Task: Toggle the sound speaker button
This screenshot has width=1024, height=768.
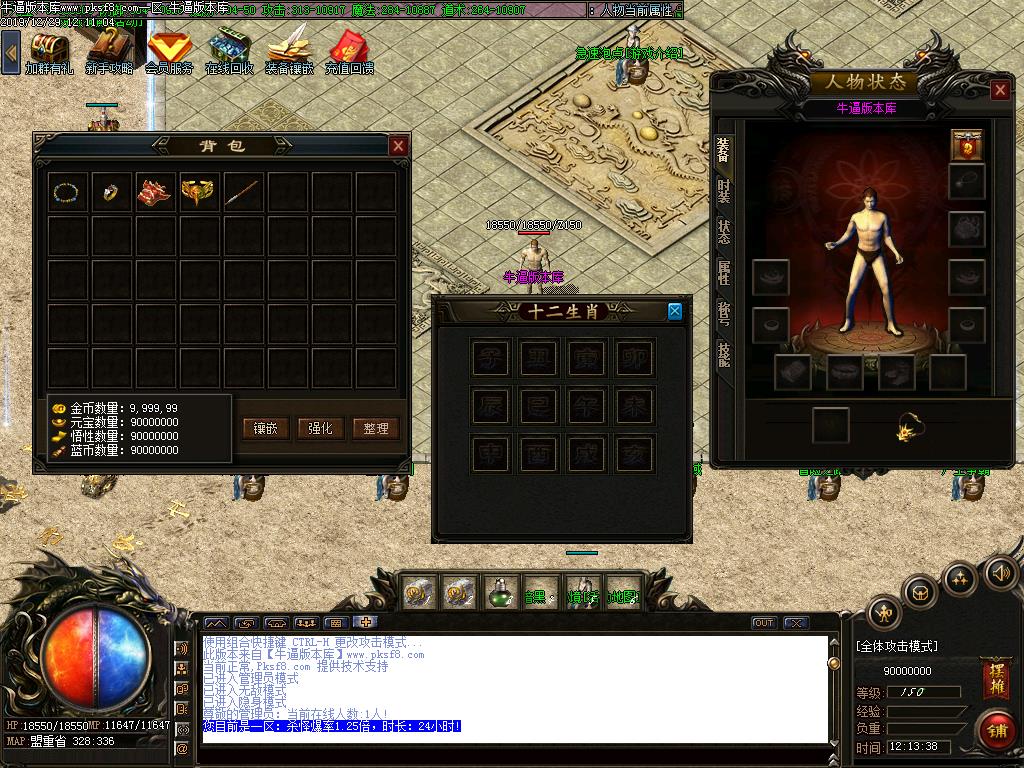Action: [x=1000, y=573]
